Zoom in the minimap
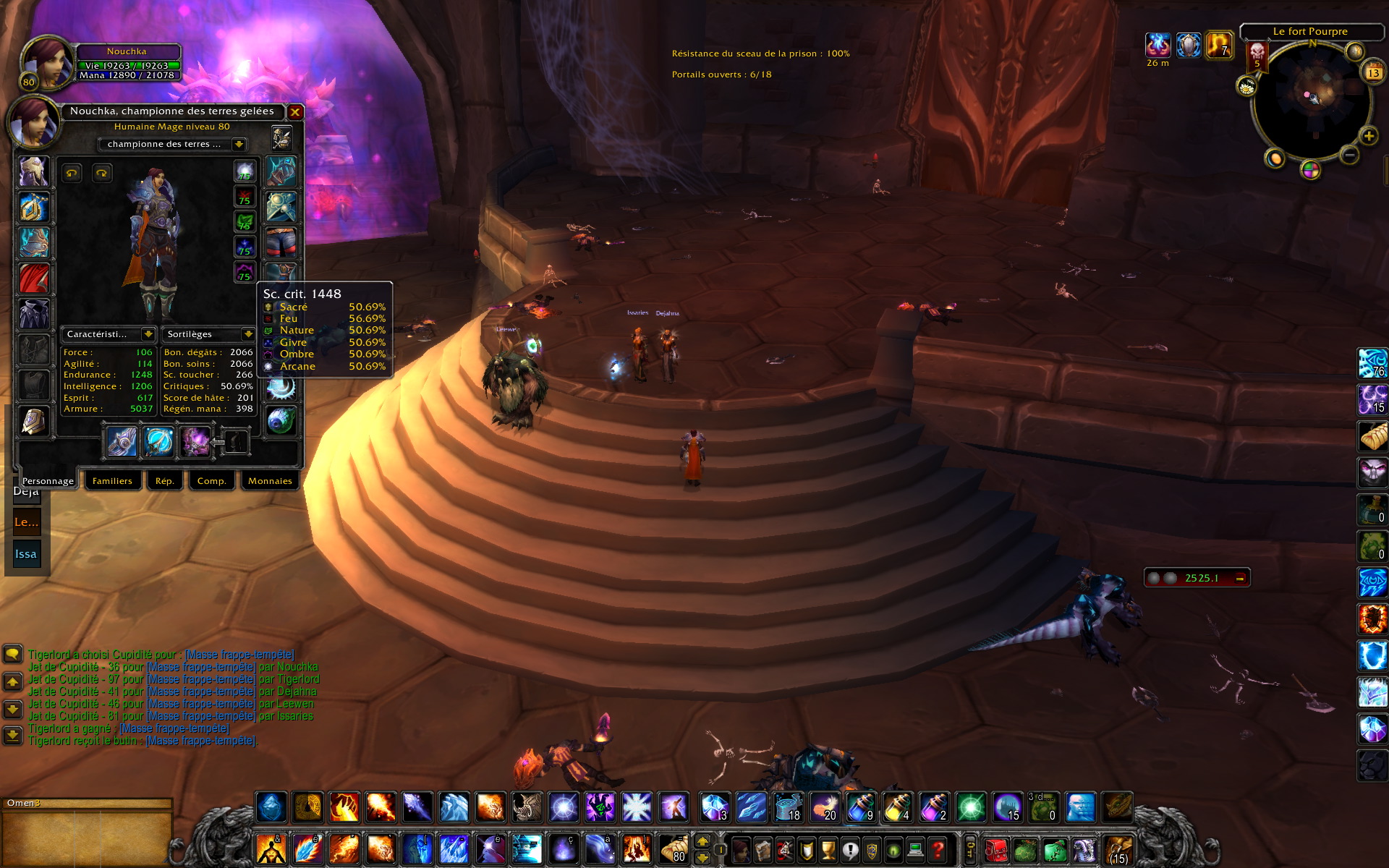This screenshot has height=868, width=1389. [x=1368, y=136]
